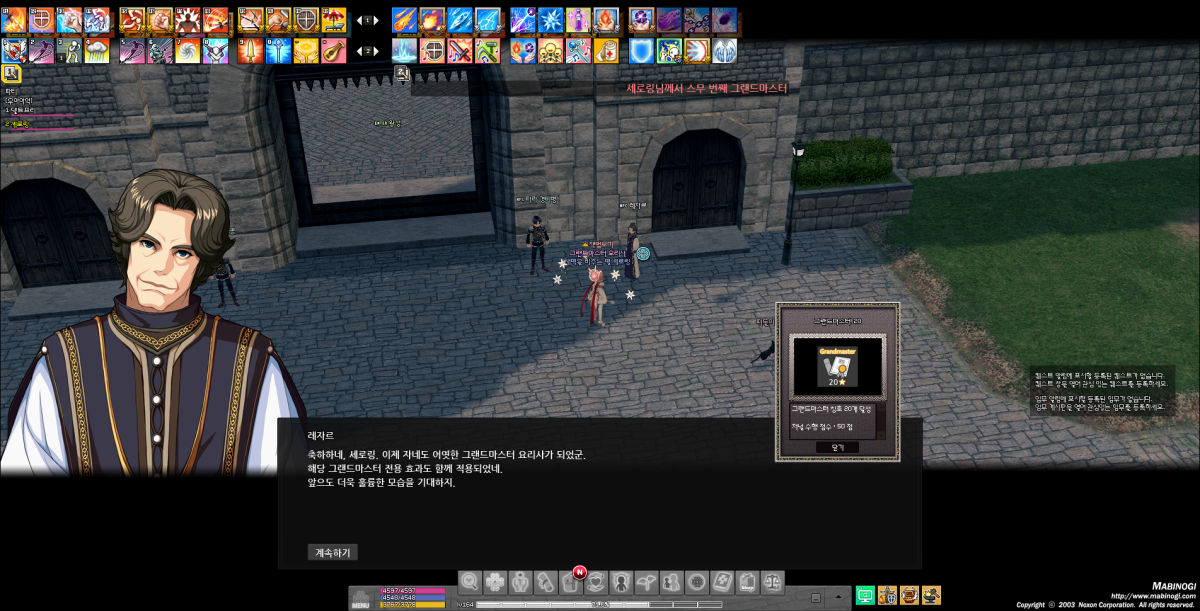This screenshot has width=1200, height=611.
Task: Close the Grandmaster popup with 닫기
Action: [836, 447]
